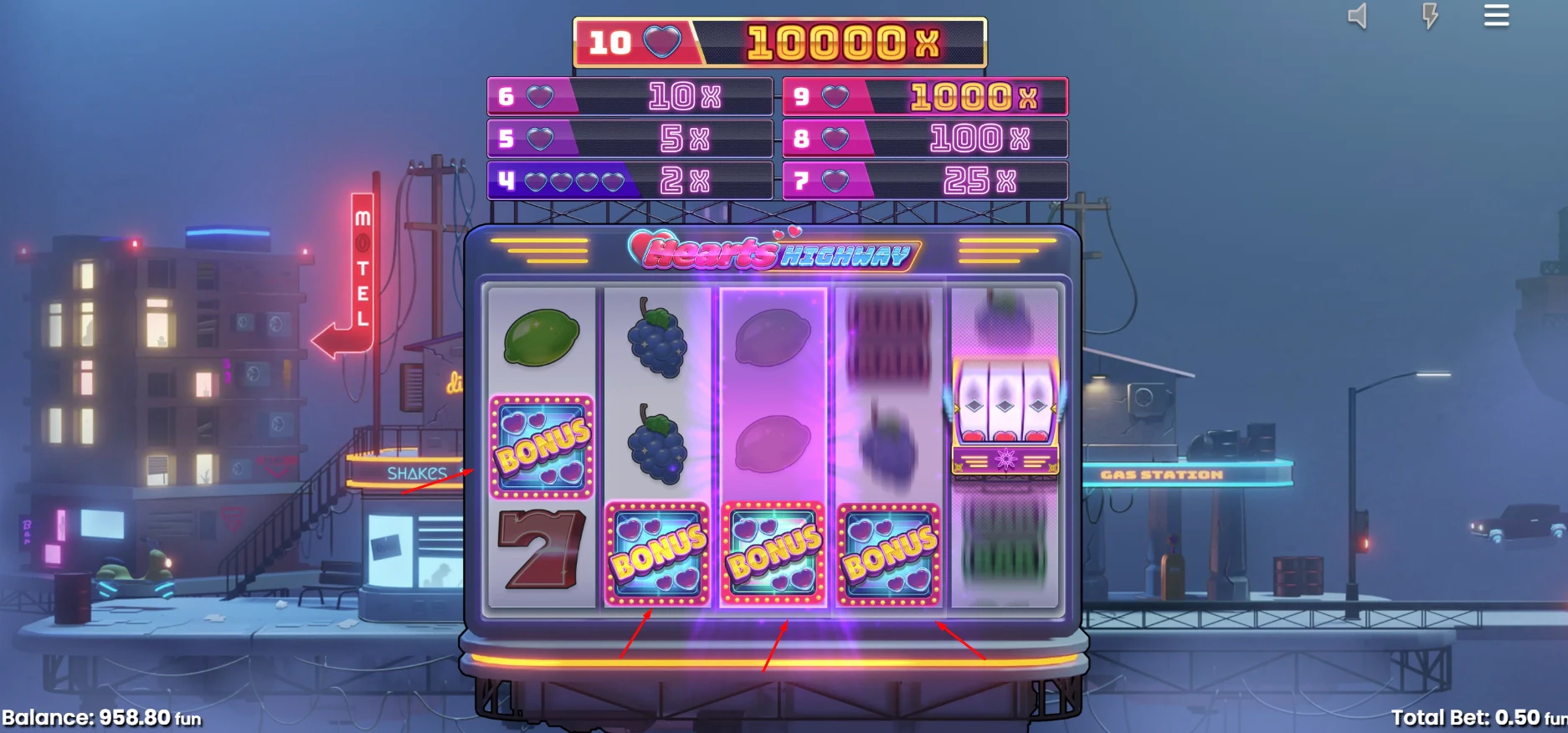Select the 25x multiplier row

925,178
